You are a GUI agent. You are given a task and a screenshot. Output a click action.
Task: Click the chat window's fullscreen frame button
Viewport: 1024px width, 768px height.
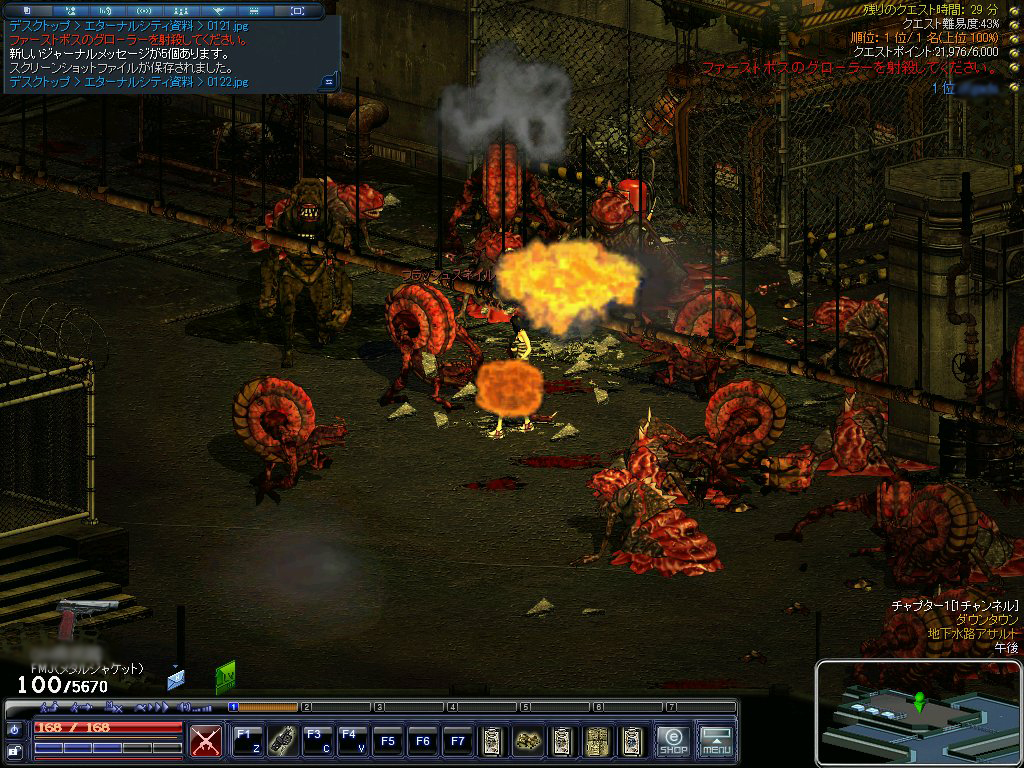point(297,10)
